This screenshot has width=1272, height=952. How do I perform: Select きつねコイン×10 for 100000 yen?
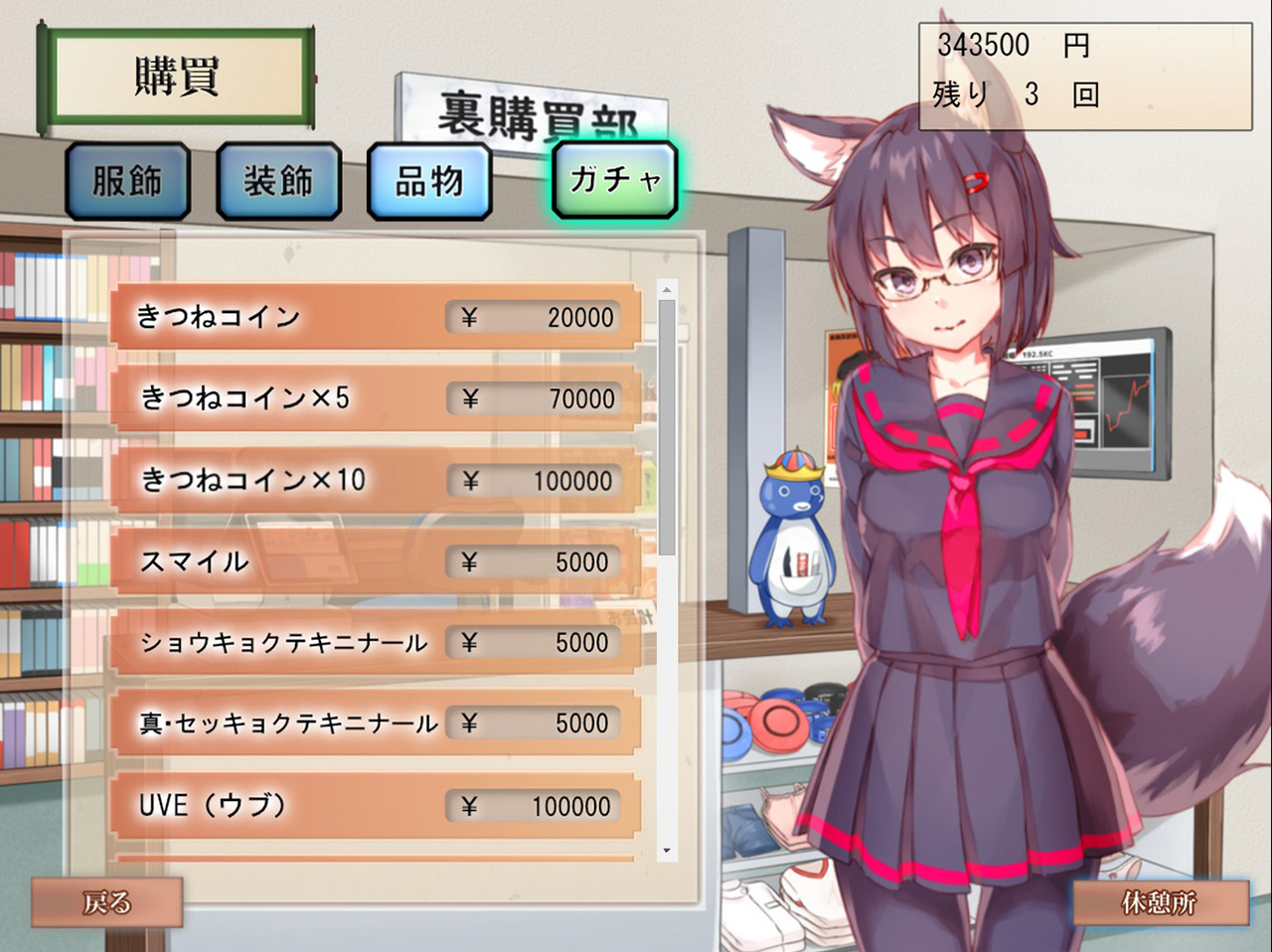(x=376, y=480)
